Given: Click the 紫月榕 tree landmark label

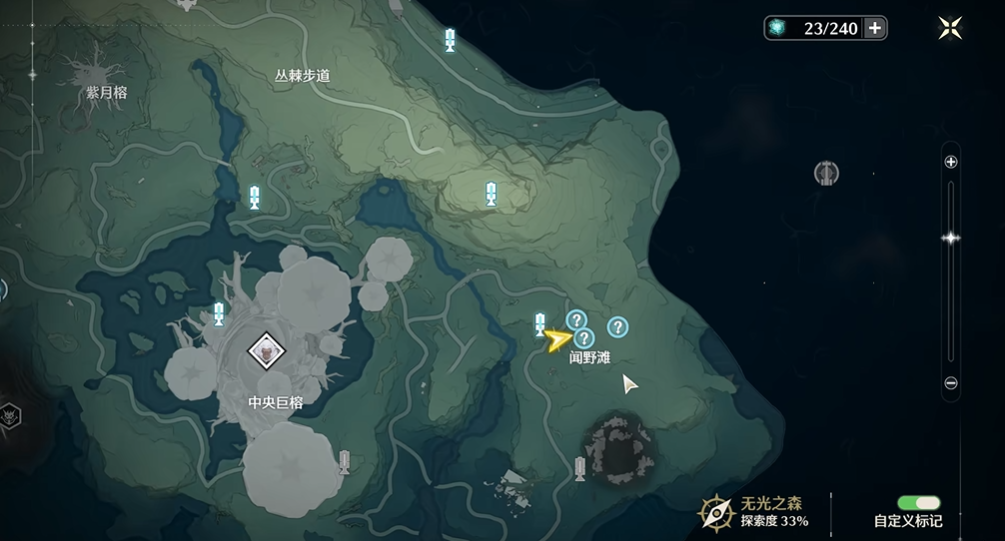Looking at the screenshot, I should [x=106, y=92].
